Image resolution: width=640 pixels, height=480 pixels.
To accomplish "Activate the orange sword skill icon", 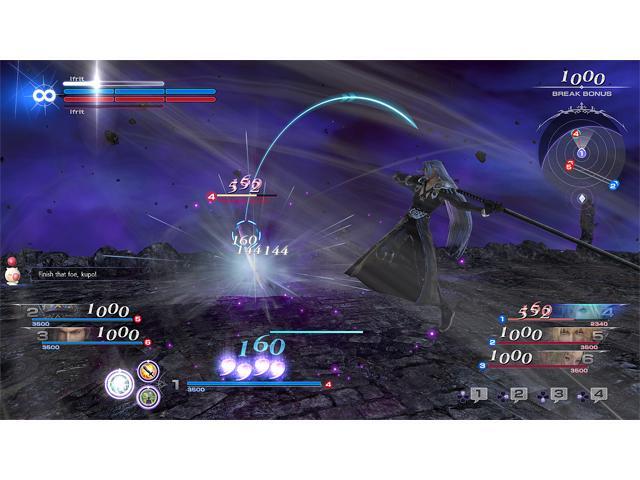I will pyautogui.click(x=147, y=372).
